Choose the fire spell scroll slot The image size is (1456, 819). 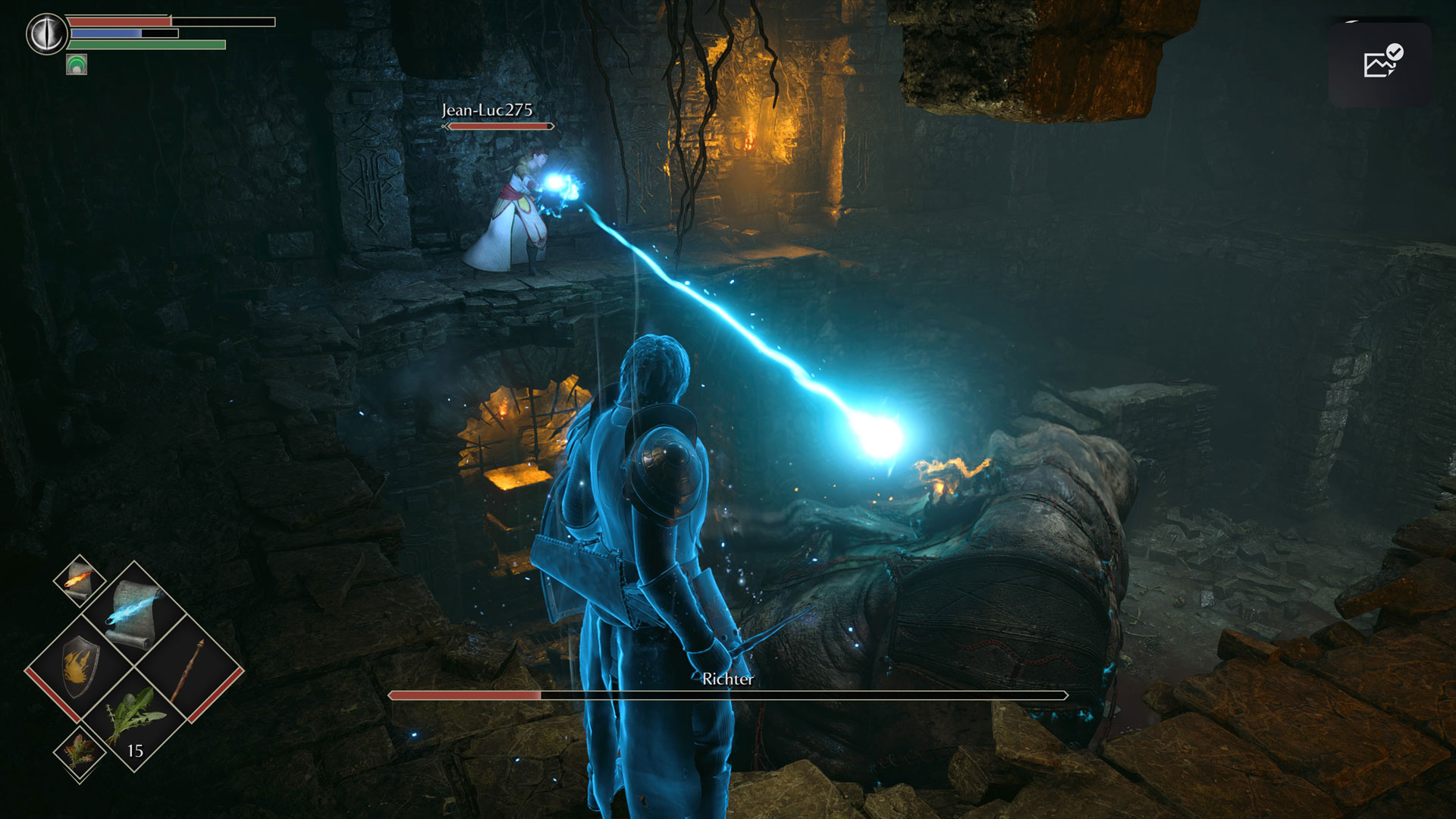pyautogui.click(x=80, y=580)
